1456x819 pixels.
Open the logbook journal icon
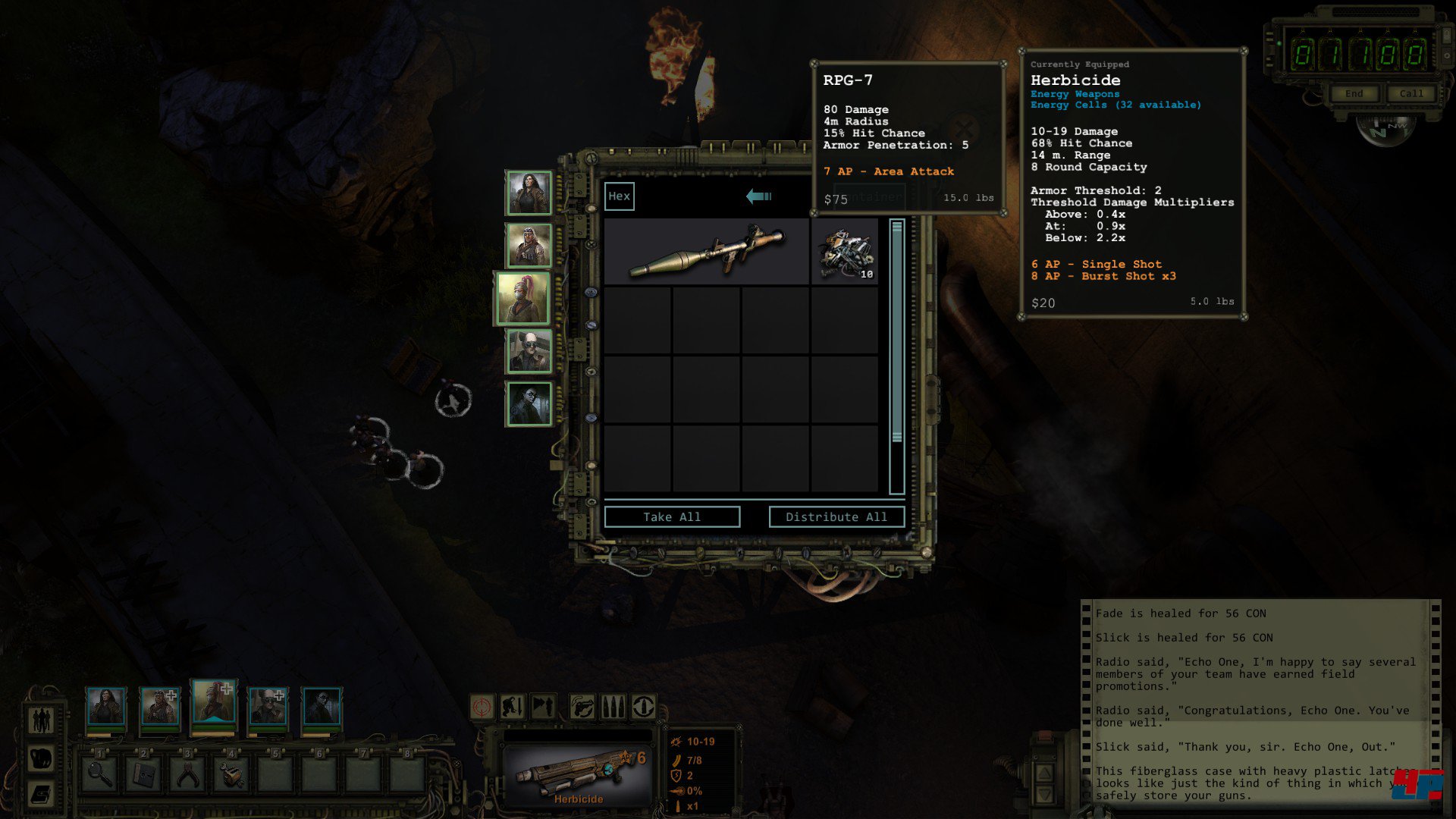[x=41, y=794]
